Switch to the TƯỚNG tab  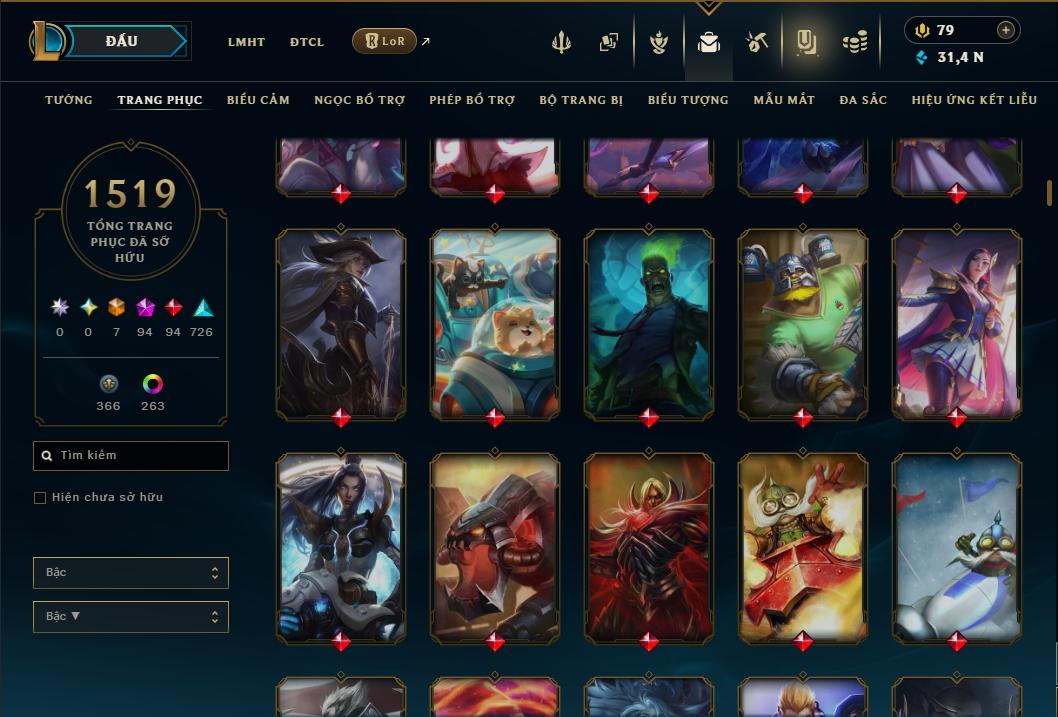(x=69, y=100)
